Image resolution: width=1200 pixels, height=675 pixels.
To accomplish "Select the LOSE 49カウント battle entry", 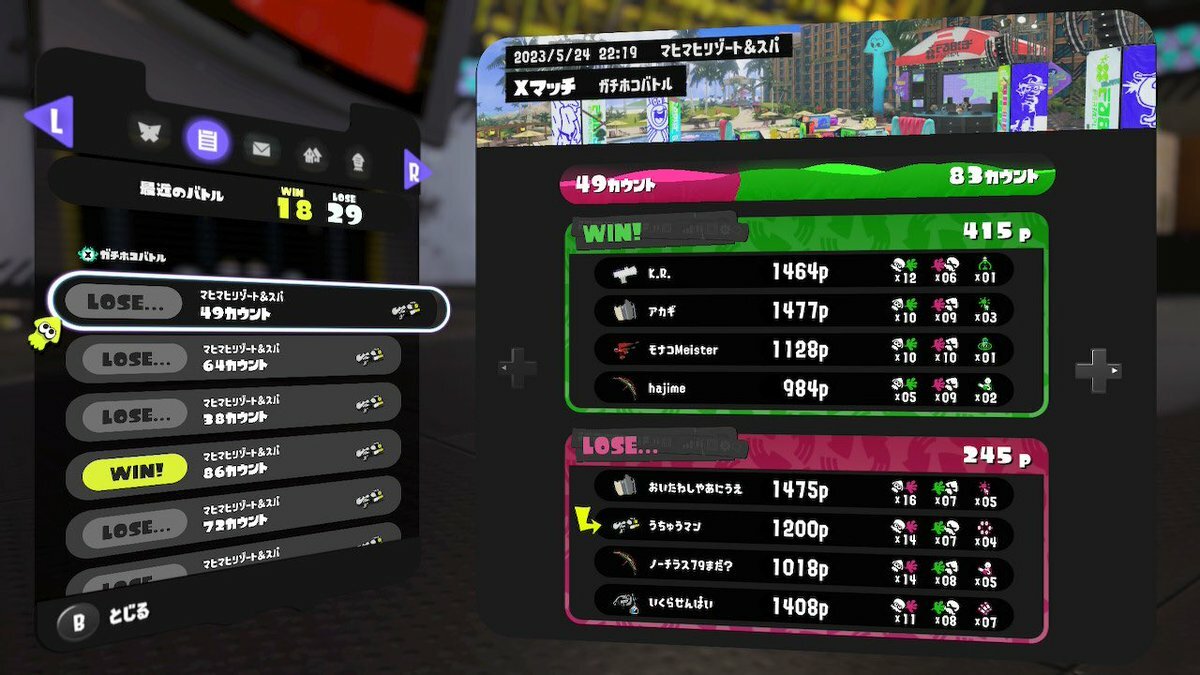I will 250,307.
